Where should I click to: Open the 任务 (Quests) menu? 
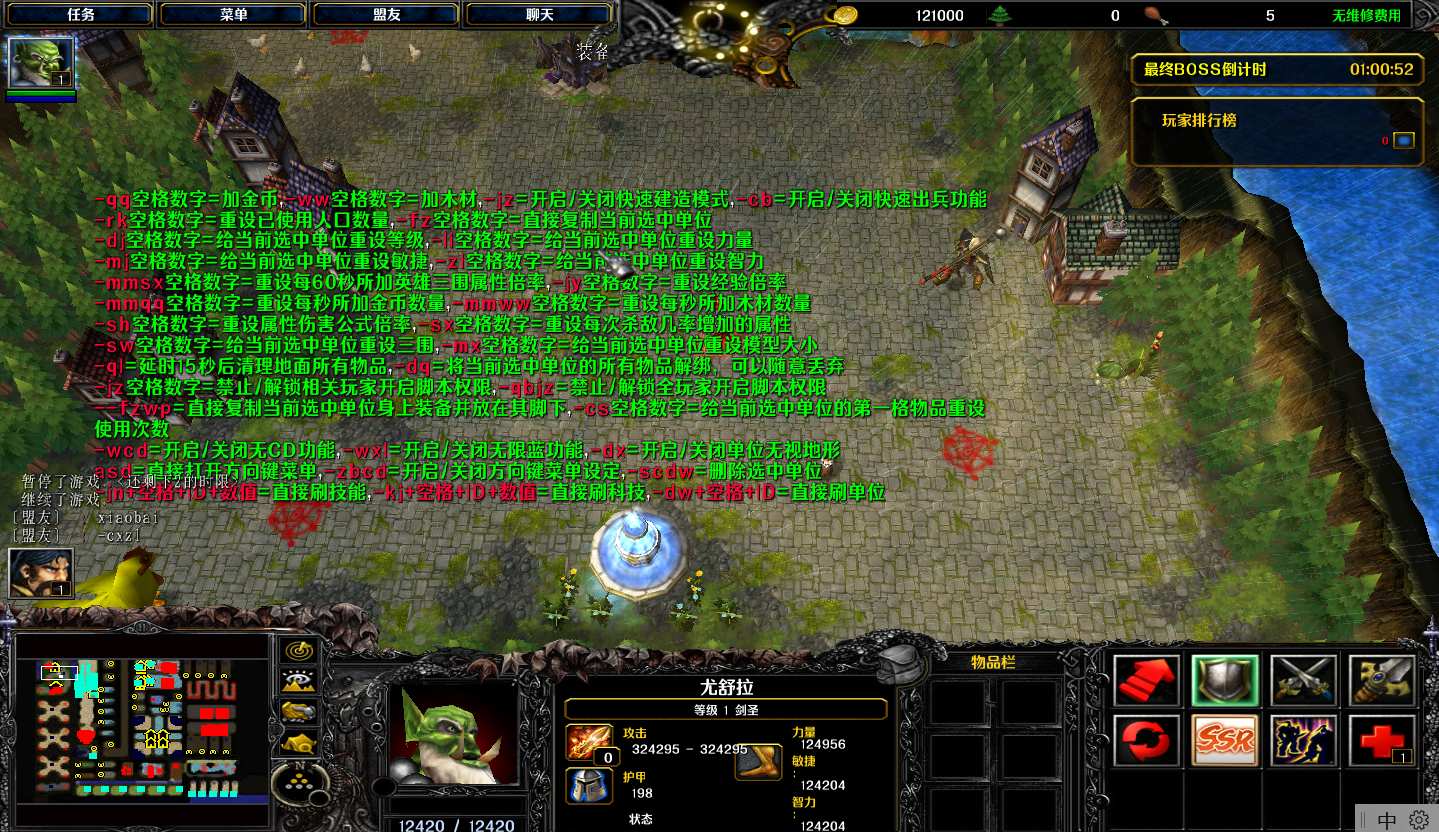[x=81, y=15]
